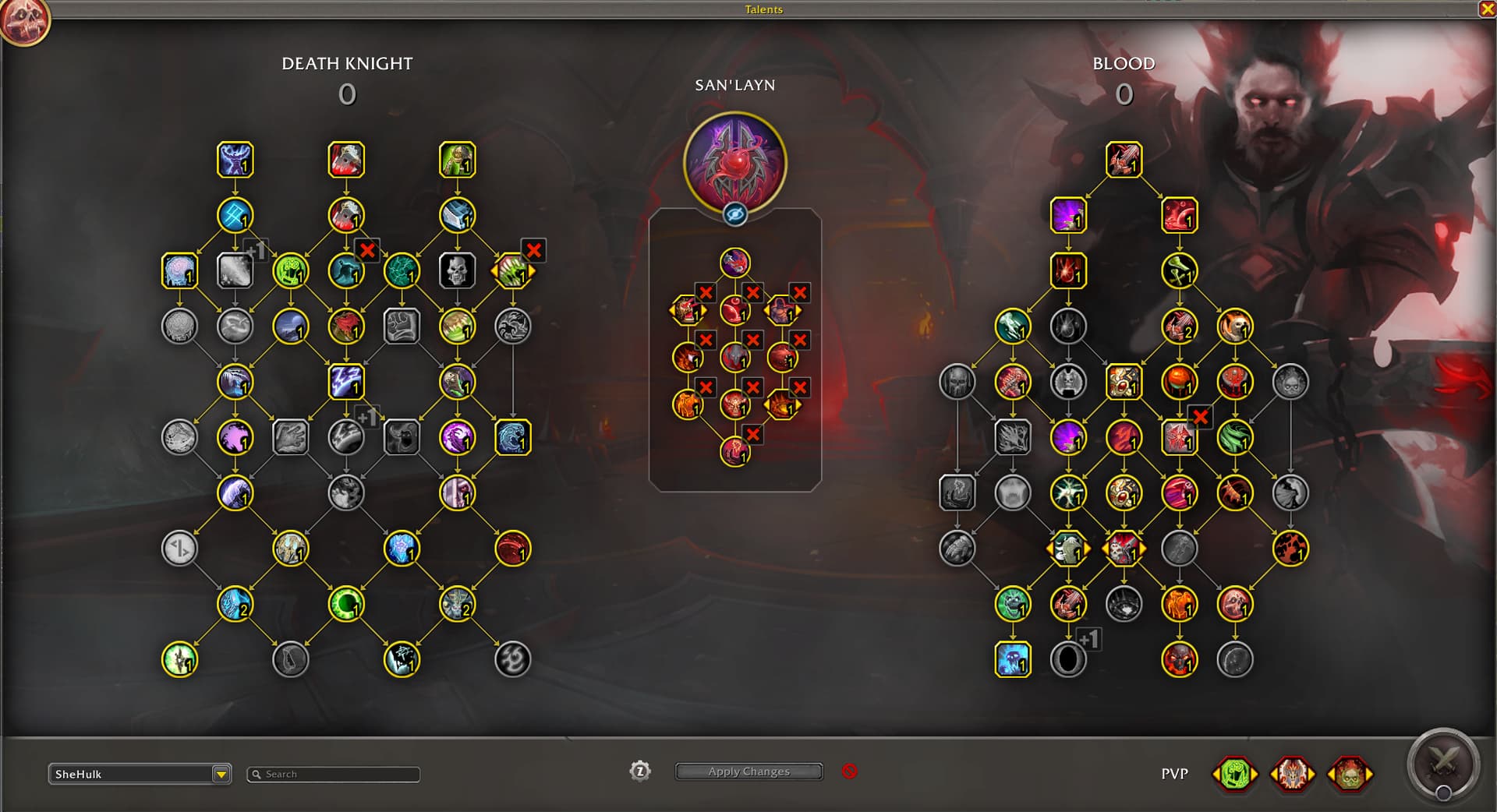Select the topmost Blood tree talent
1497x812 pixels.
1124,160
